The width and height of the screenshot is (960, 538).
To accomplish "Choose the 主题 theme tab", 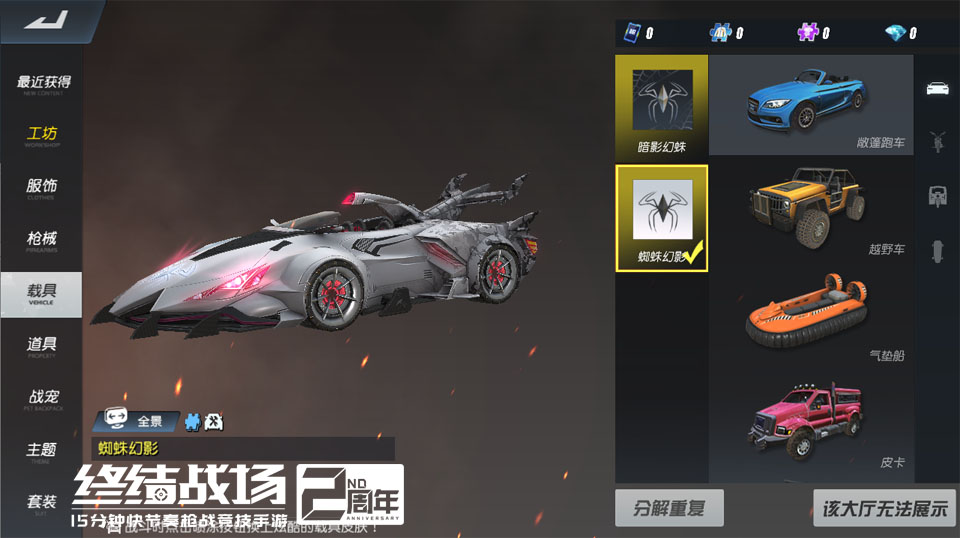I will (x=42, y=451).
